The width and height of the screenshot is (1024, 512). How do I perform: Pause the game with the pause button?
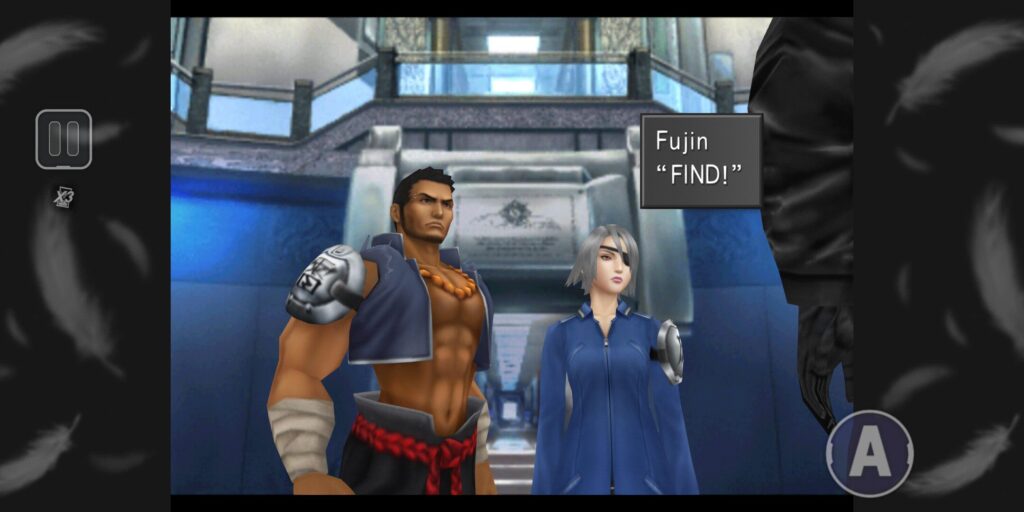(63, 139)
